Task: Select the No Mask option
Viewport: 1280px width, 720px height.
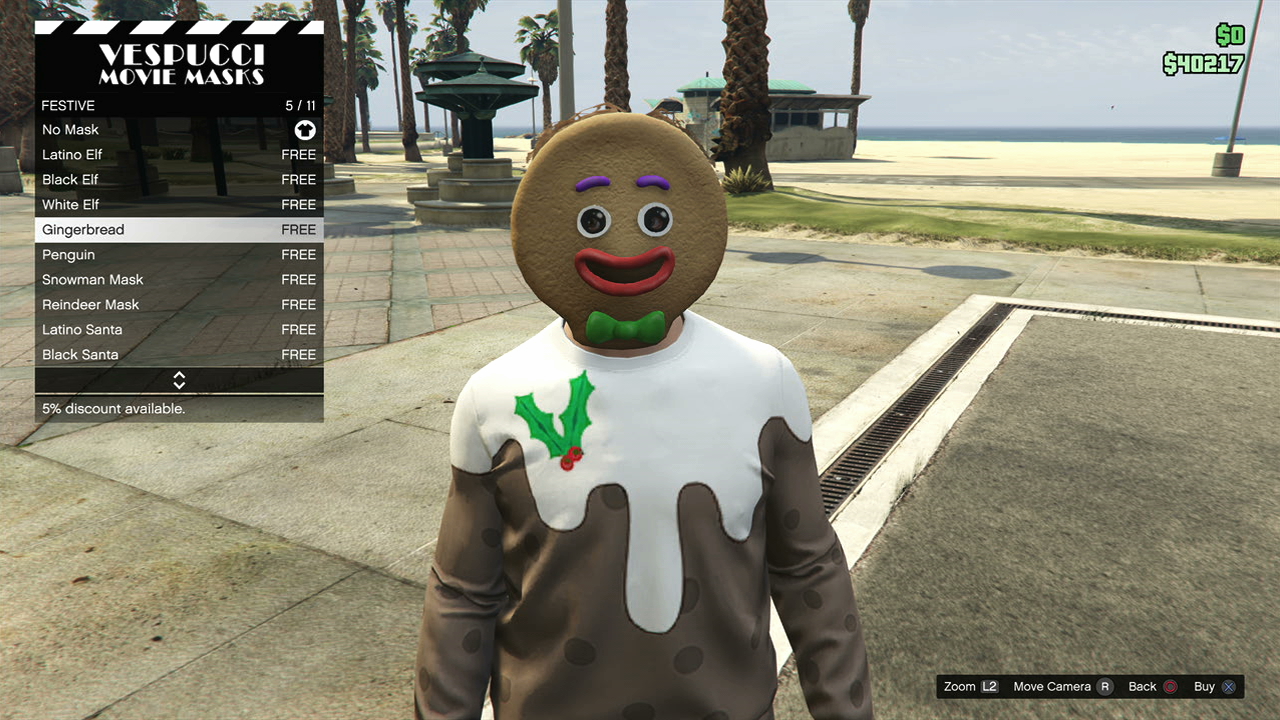Action: click(x=178, y=130)
